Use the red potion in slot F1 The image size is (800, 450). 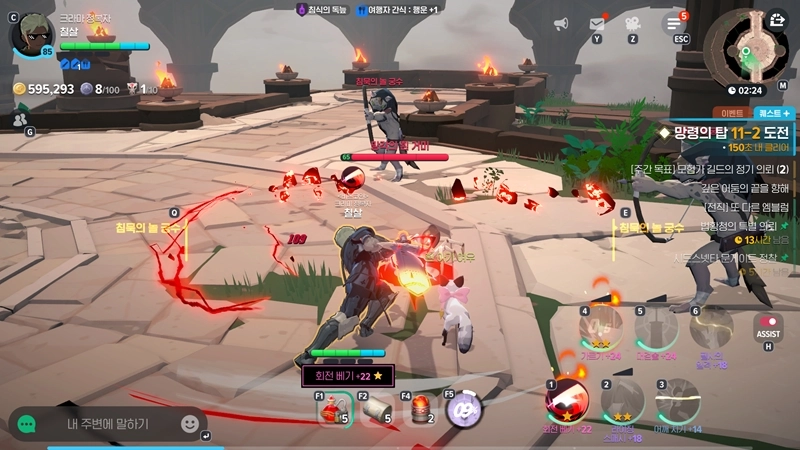332,410
